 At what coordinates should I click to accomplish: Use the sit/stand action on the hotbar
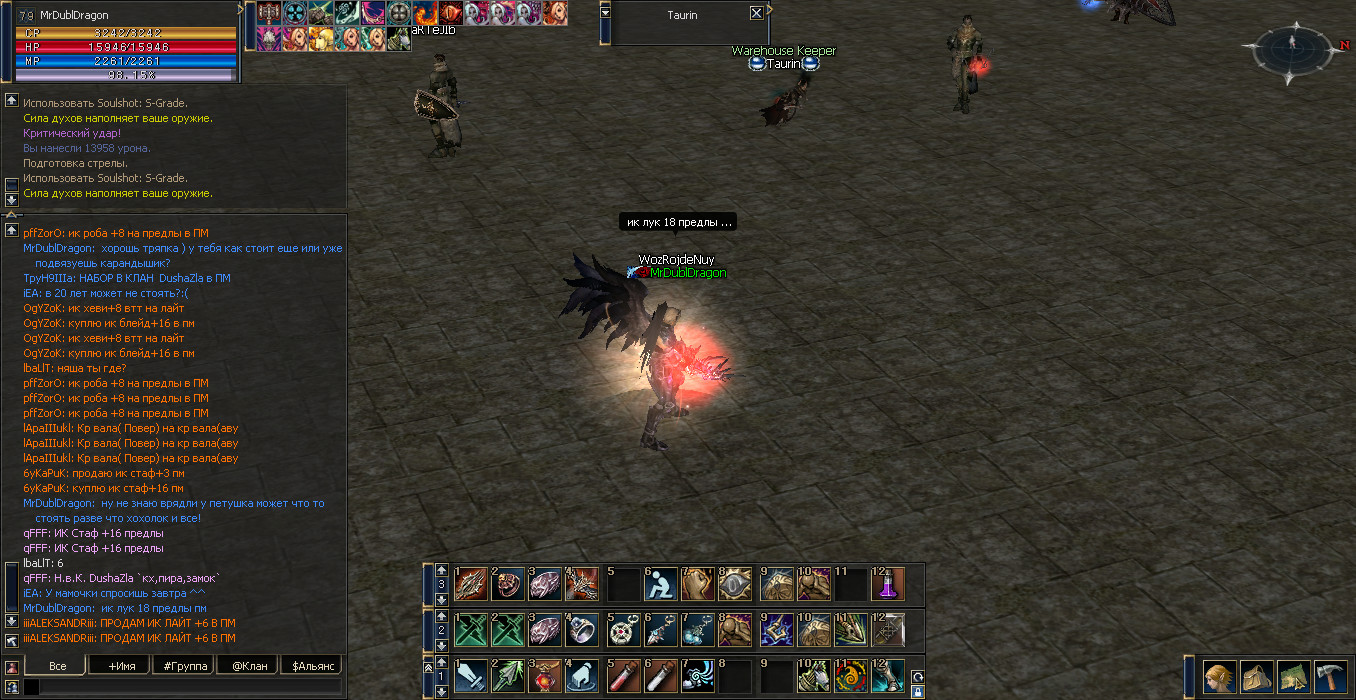(660, 584)
